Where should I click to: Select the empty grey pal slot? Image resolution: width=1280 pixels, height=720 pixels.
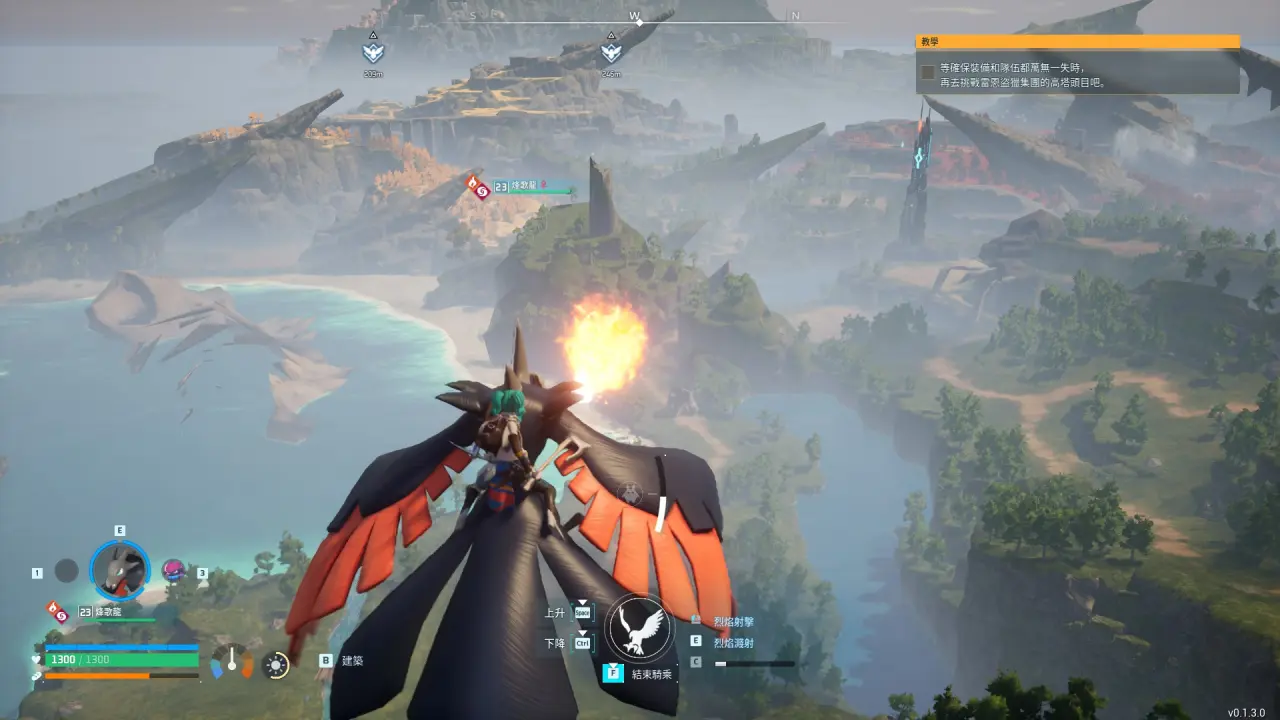point(66,571)
